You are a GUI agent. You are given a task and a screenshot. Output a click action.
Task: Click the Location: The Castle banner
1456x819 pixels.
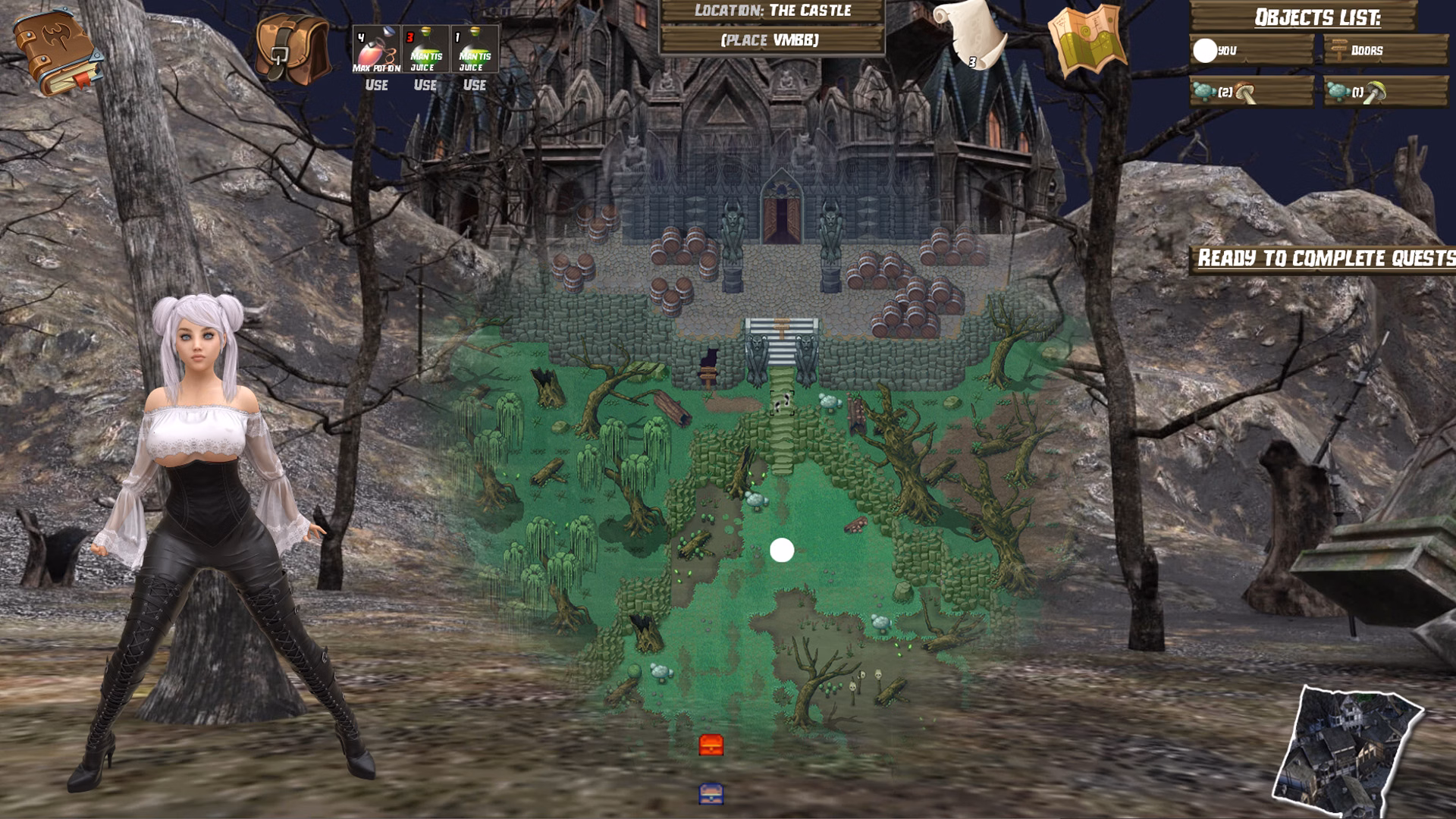tap(774, 11)
